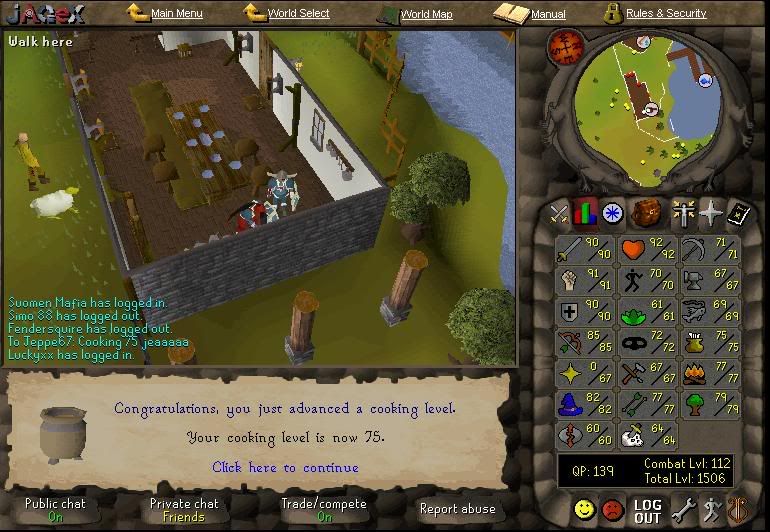
Task: Open the World Map
Action: 426,15
